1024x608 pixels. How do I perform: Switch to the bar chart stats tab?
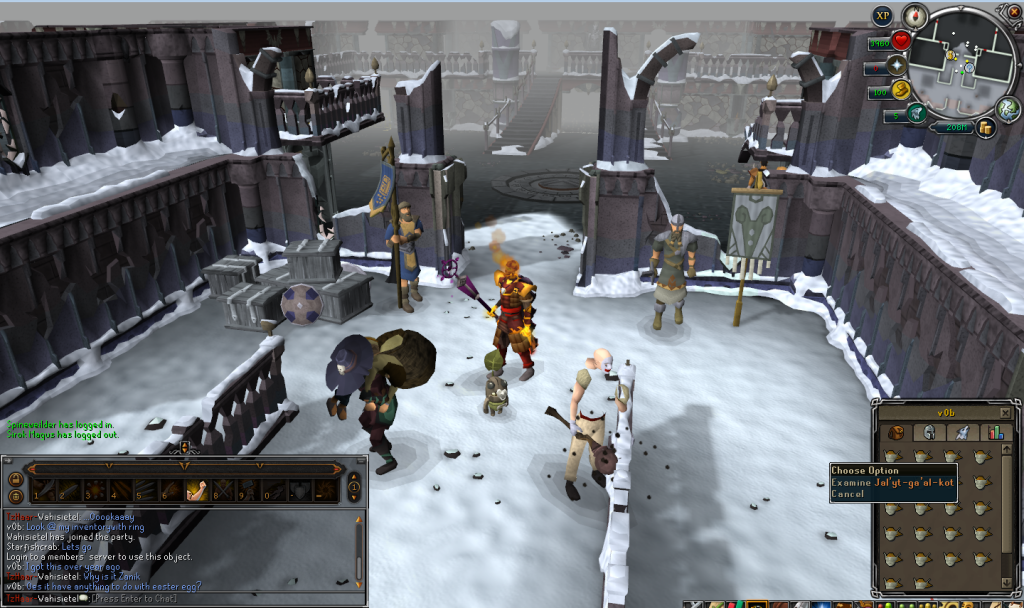995,433
